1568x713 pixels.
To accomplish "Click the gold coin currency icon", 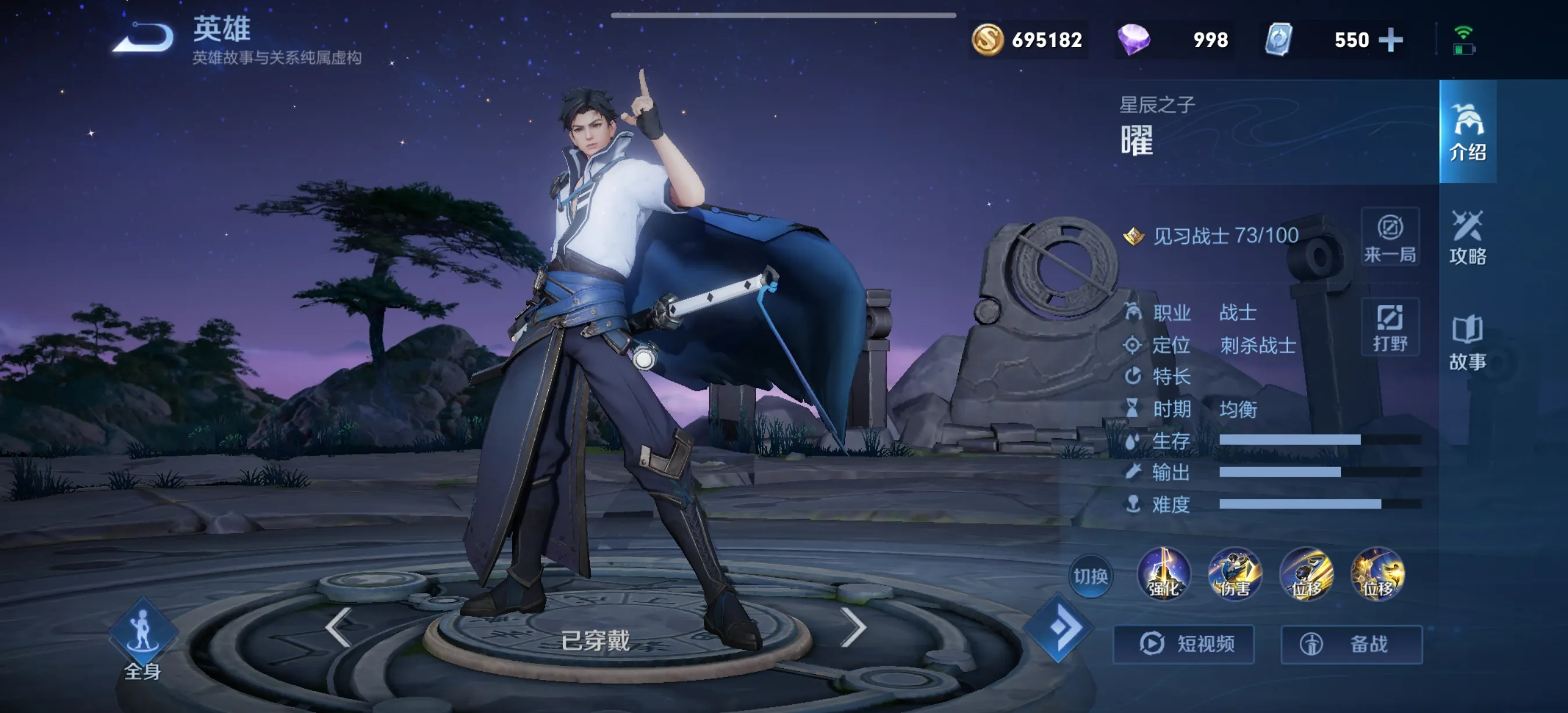I will pyautogui.click(x=987, y=40).
